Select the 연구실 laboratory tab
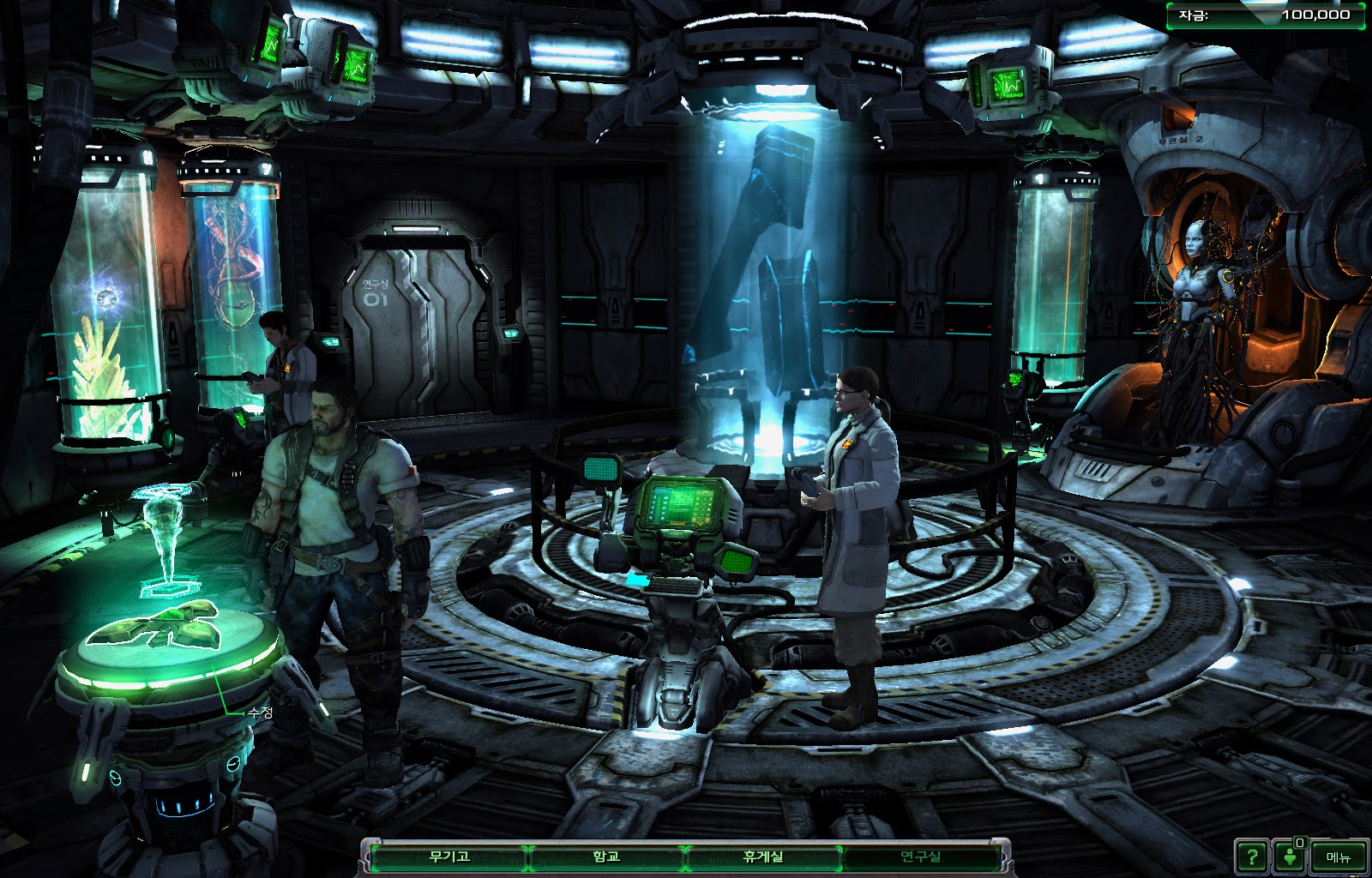Viewport: 1372px width, 878px height. [x=920, y=857]
